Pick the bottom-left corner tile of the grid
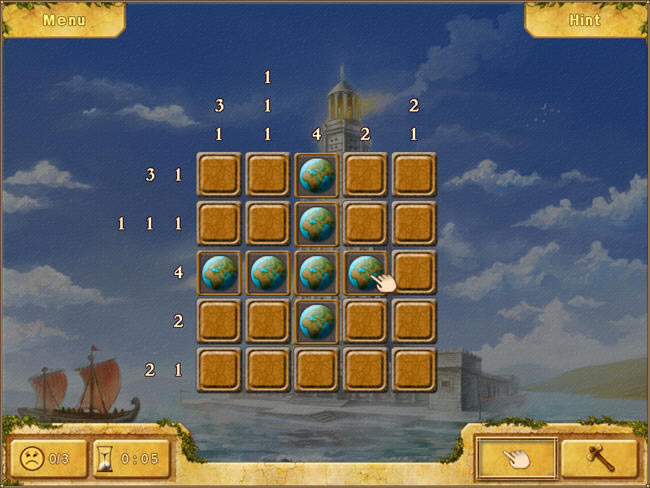 (220, 369)
